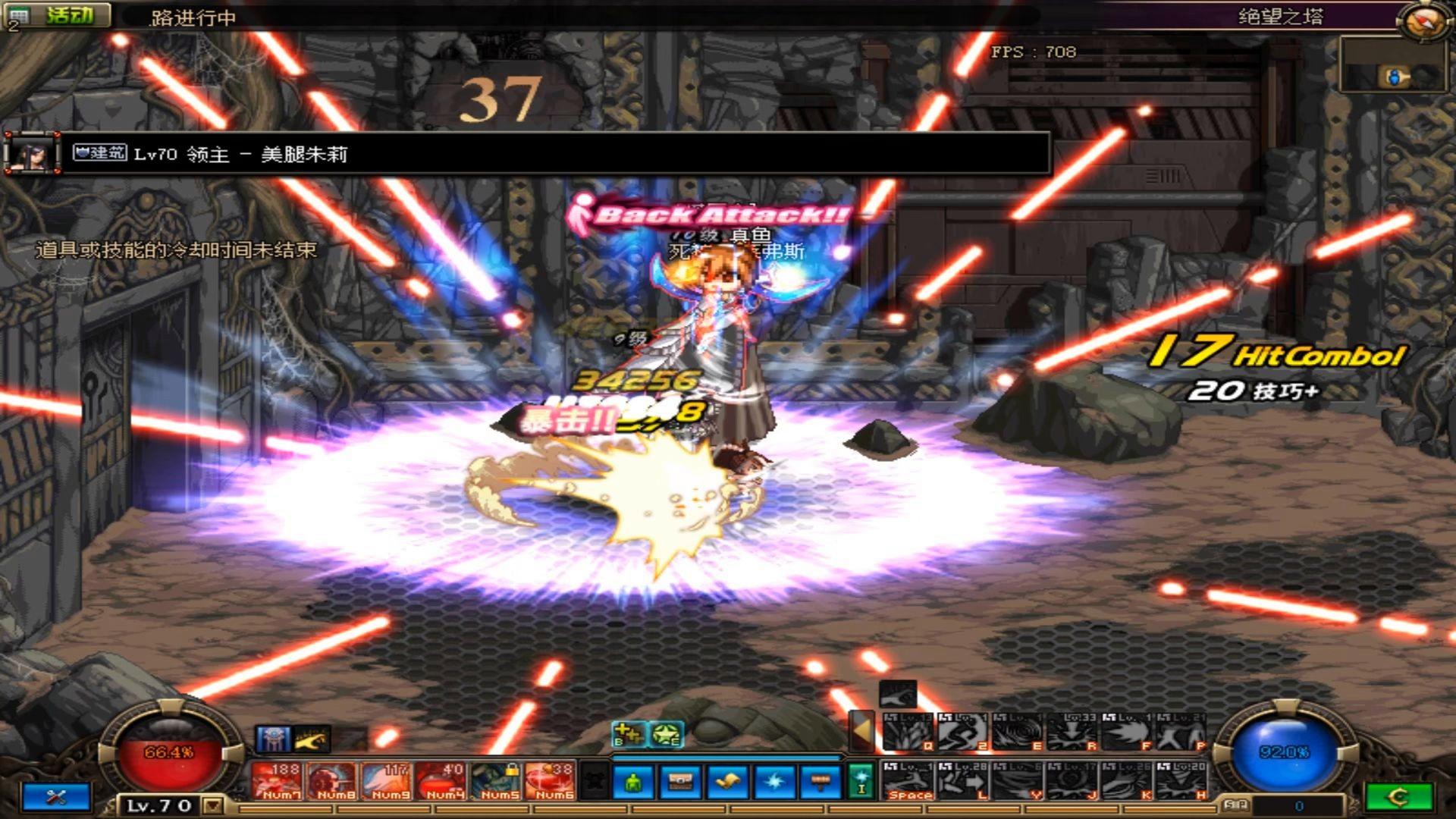Viewport: 1456px width, 819px height.
Task: Open the treasure chest inventory button
Action: 680,782
